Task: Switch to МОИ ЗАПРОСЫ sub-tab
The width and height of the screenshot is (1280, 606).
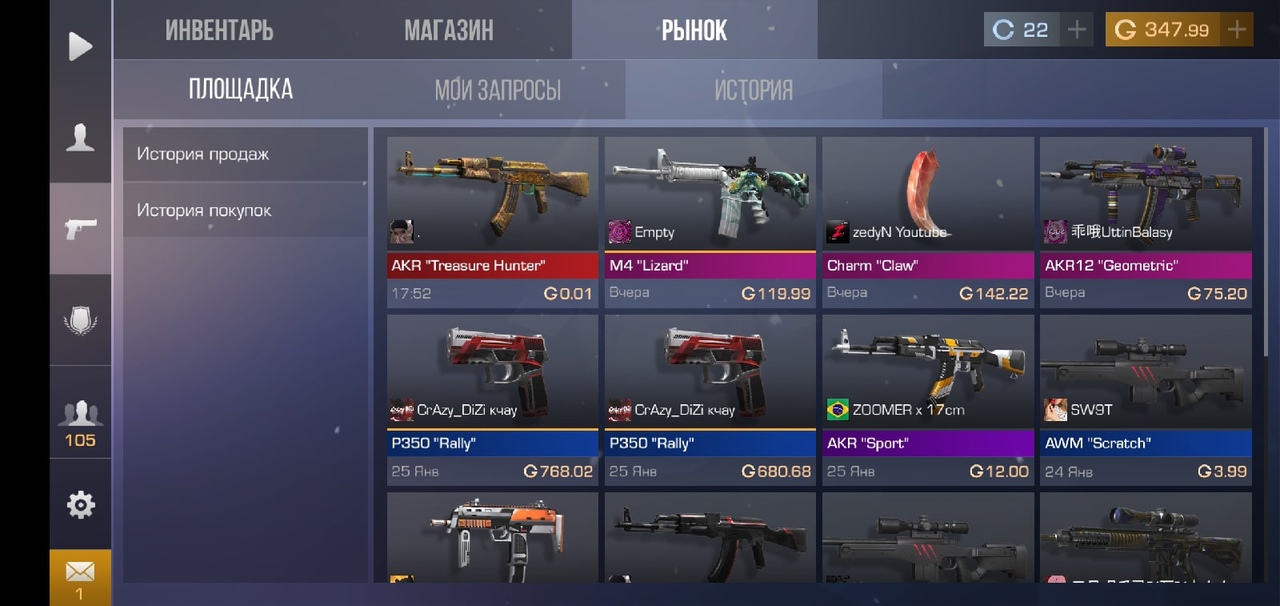Action: [x=497, y=90]
